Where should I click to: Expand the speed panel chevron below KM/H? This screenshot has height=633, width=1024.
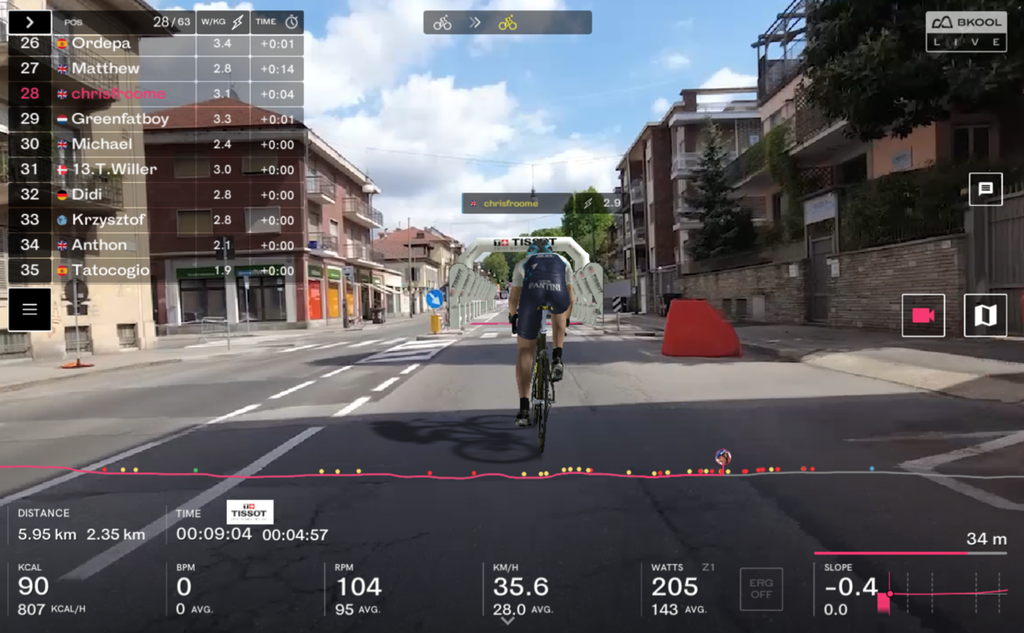point(507,621)
